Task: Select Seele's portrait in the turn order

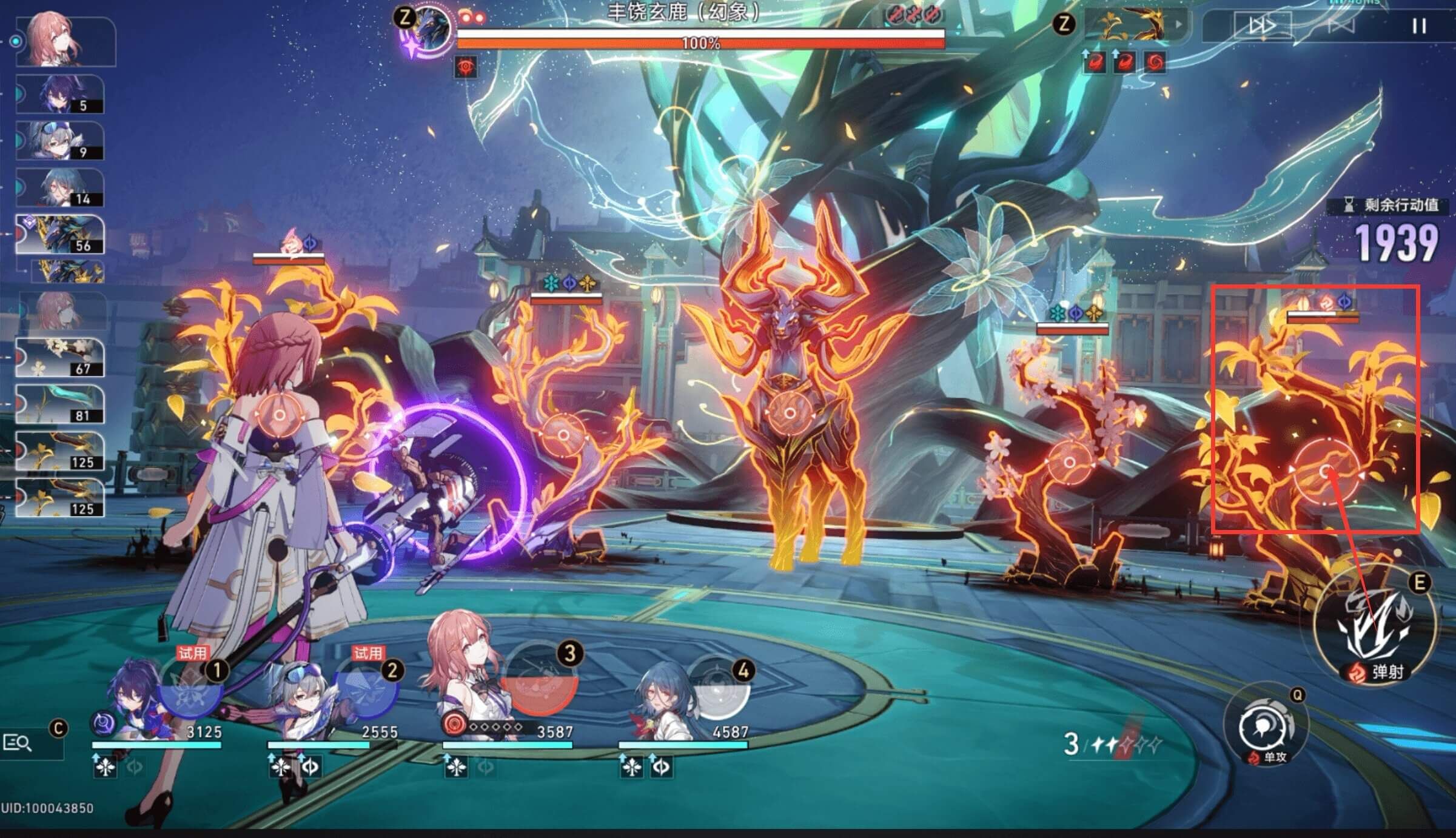Action: click(x=59, y=95)
